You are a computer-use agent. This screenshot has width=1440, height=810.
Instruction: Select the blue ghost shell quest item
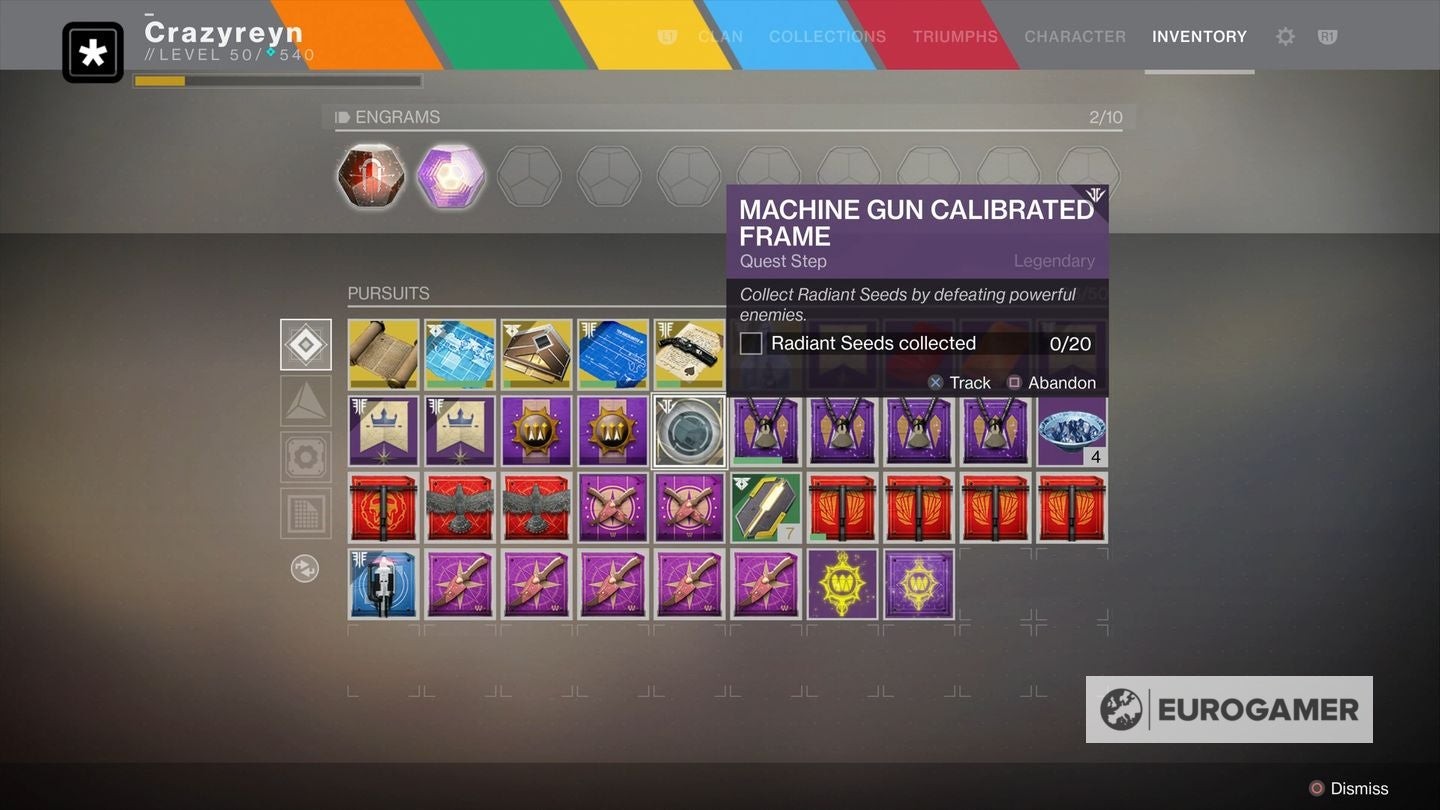pyautogui.click(x=383, y=584)
